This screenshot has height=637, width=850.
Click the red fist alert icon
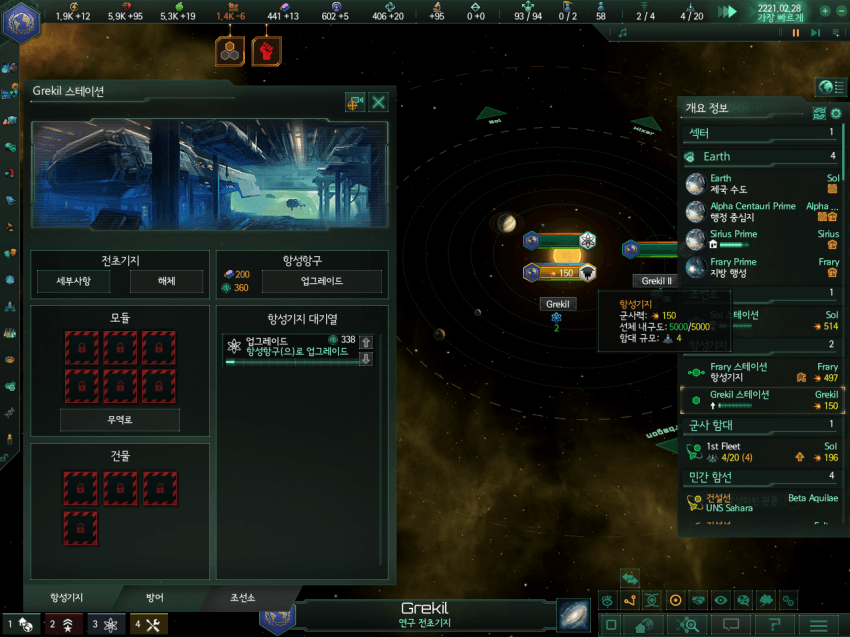(266, 50)
